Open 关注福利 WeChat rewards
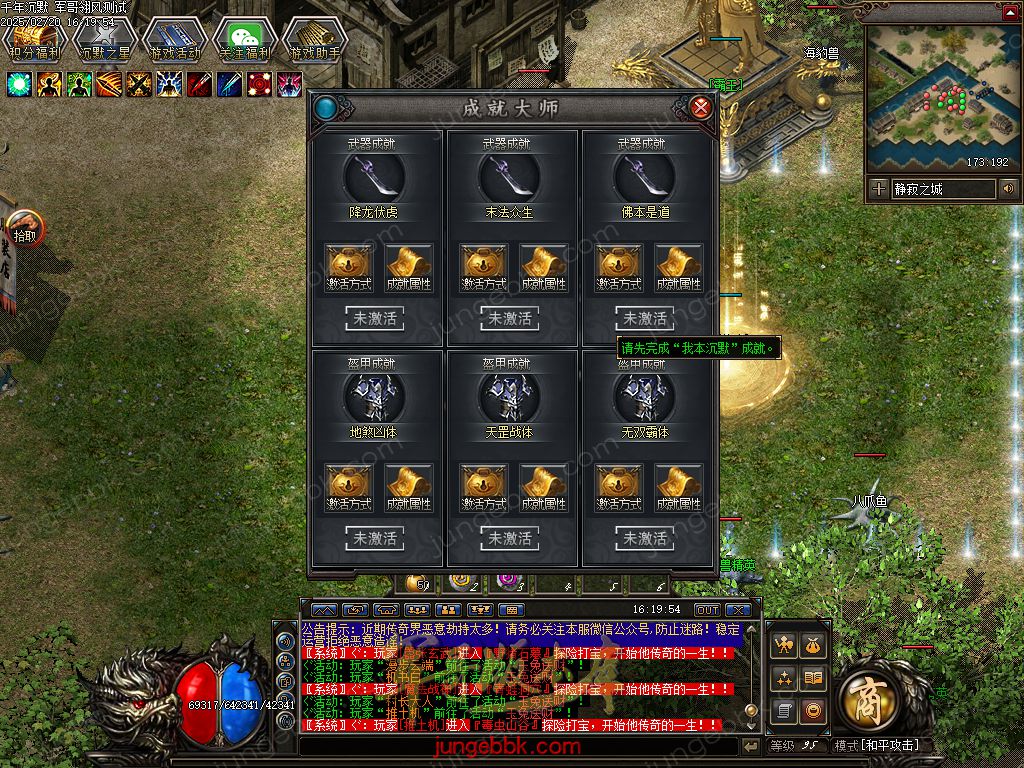This screenshot has height=768, width=1024. [245, 40]
